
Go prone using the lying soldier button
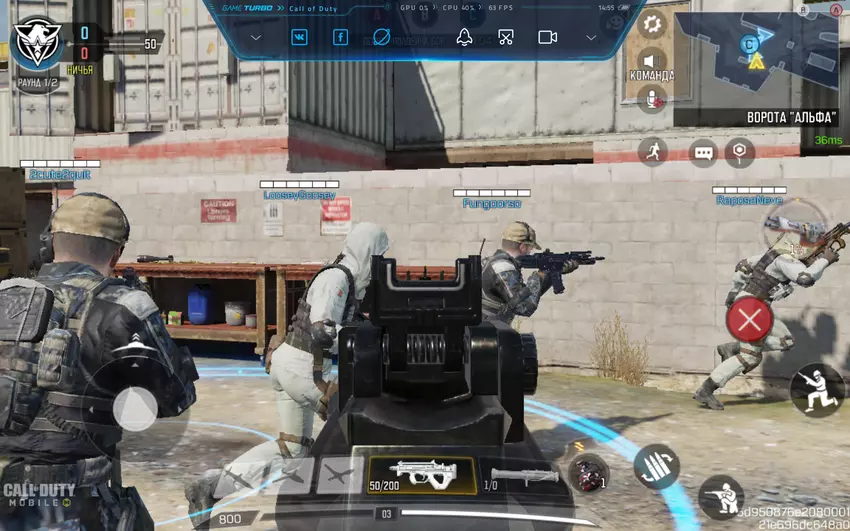721,496
